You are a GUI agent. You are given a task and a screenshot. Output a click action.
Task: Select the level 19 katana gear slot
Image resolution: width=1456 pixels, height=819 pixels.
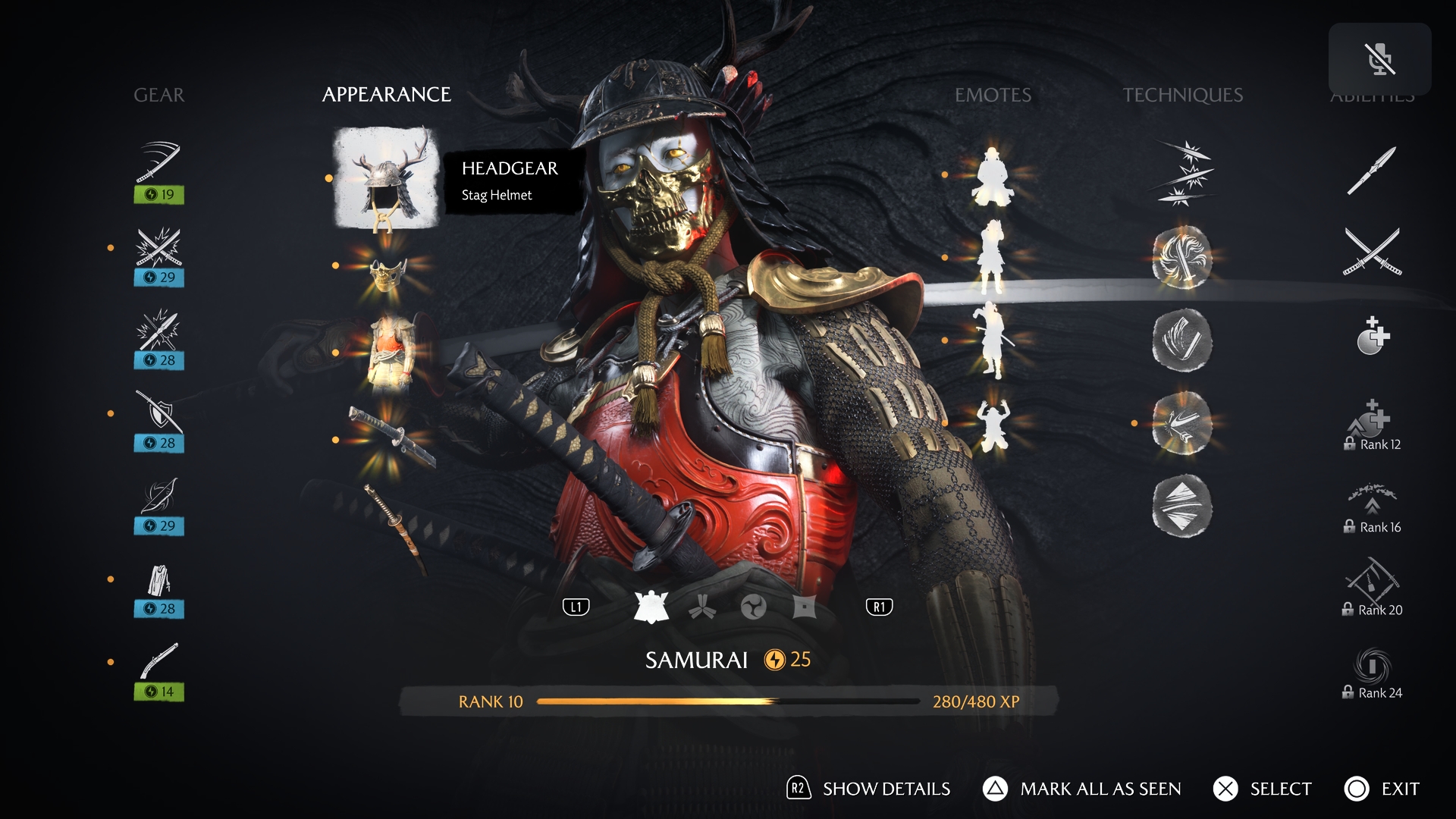tap(159, 171)
